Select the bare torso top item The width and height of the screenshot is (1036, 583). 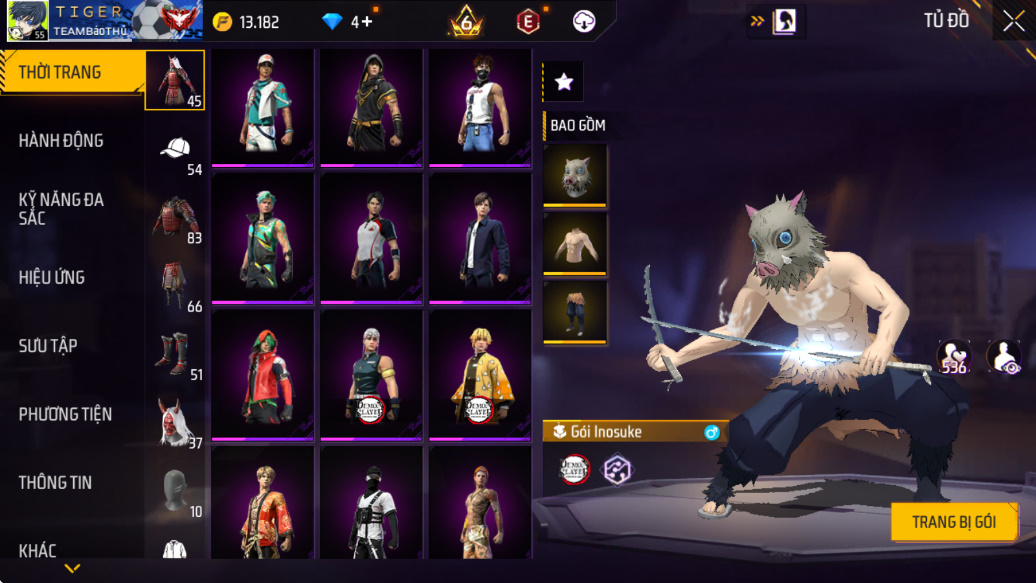click(x=575, y=243)
